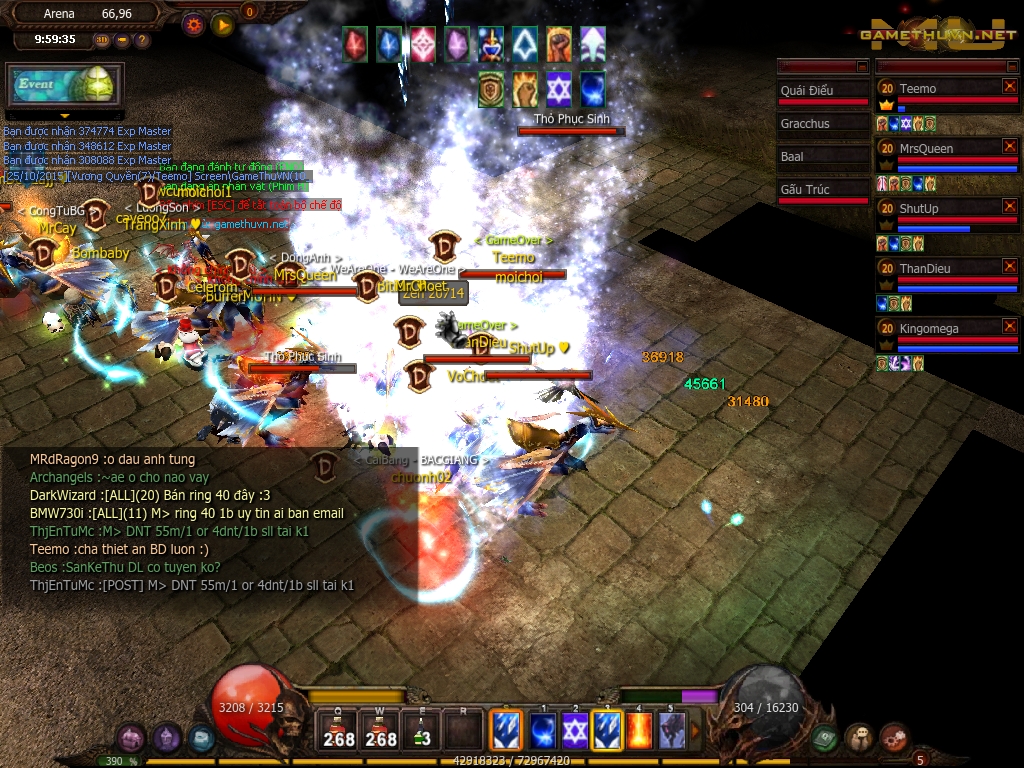Use the W potion slot
Image resolution: width=1024 pixels, height=768 pixels.
(380, 730)
